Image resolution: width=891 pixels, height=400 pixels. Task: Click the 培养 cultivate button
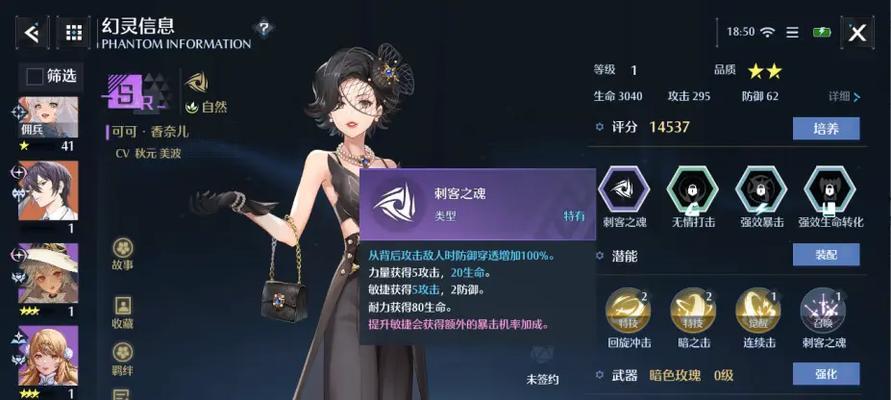826,128
